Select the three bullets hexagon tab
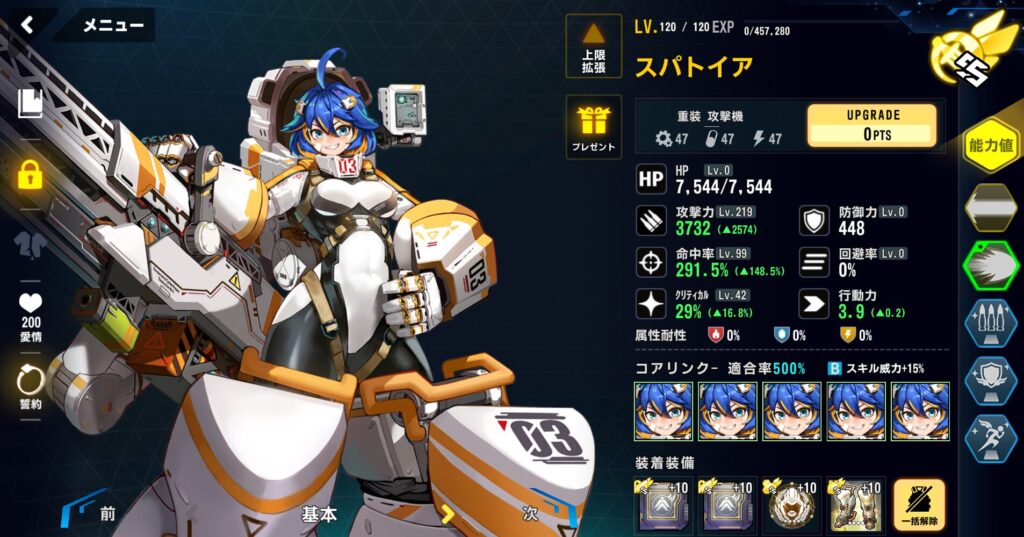 (991, 324)
